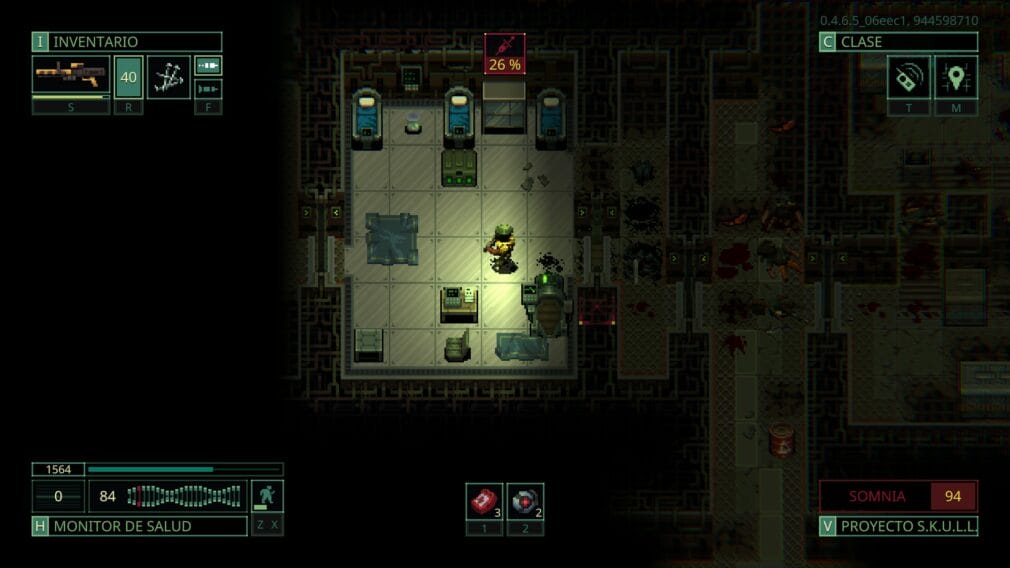Screen dimensions: 1010x568
Task: Use the grenade quick slot
Action: [525, 501]
